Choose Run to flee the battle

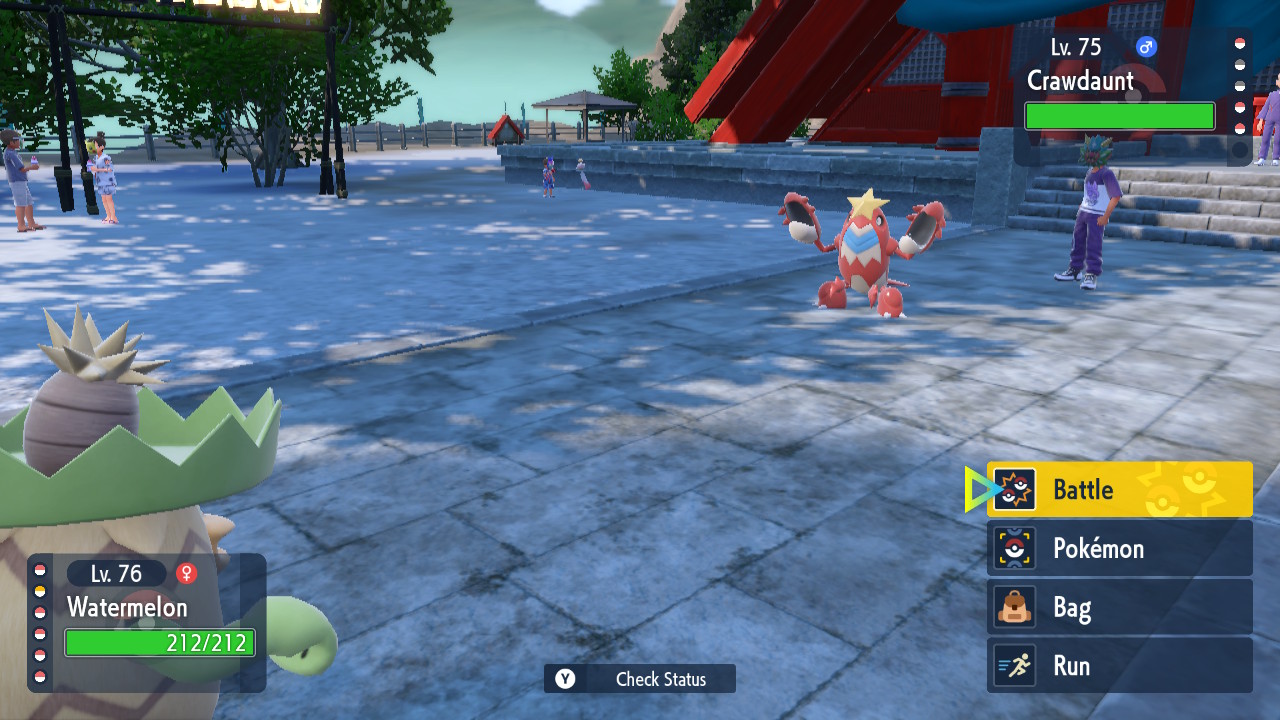(1119, 665)
